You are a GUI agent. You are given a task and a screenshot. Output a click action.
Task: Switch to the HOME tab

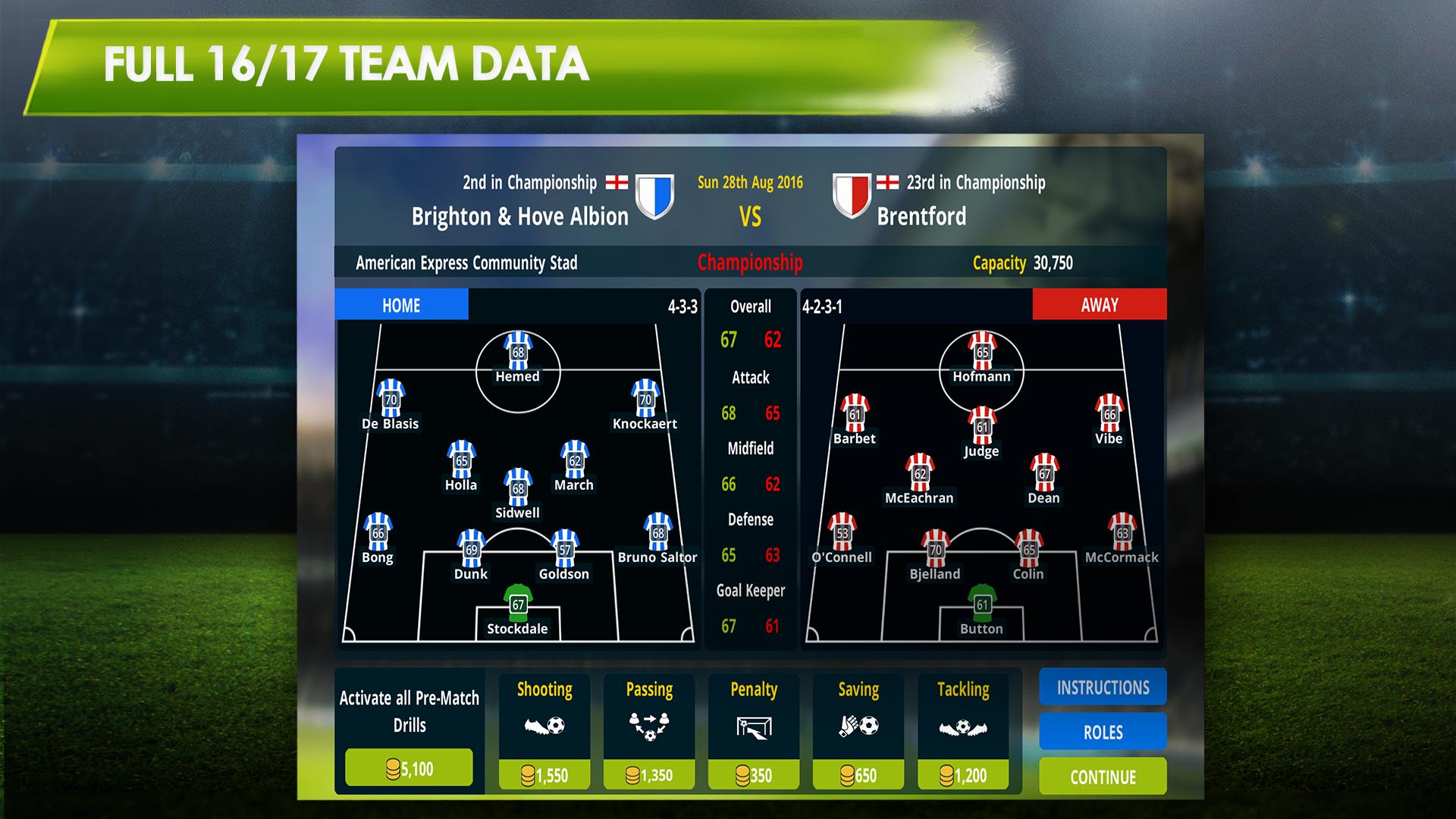click(401, 306)
